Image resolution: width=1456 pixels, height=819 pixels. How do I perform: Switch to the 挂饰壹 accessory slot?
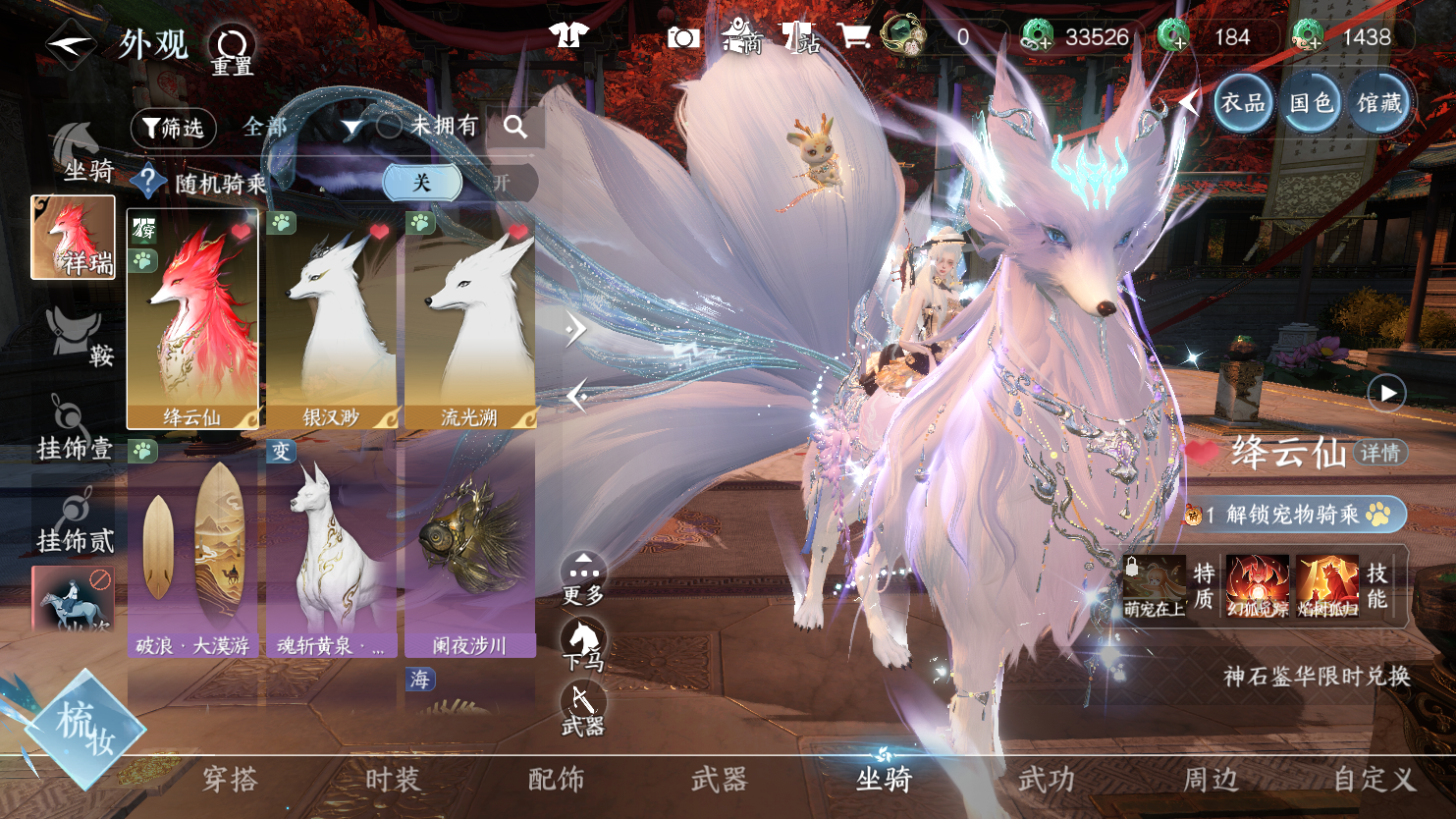tap(75, 429)
